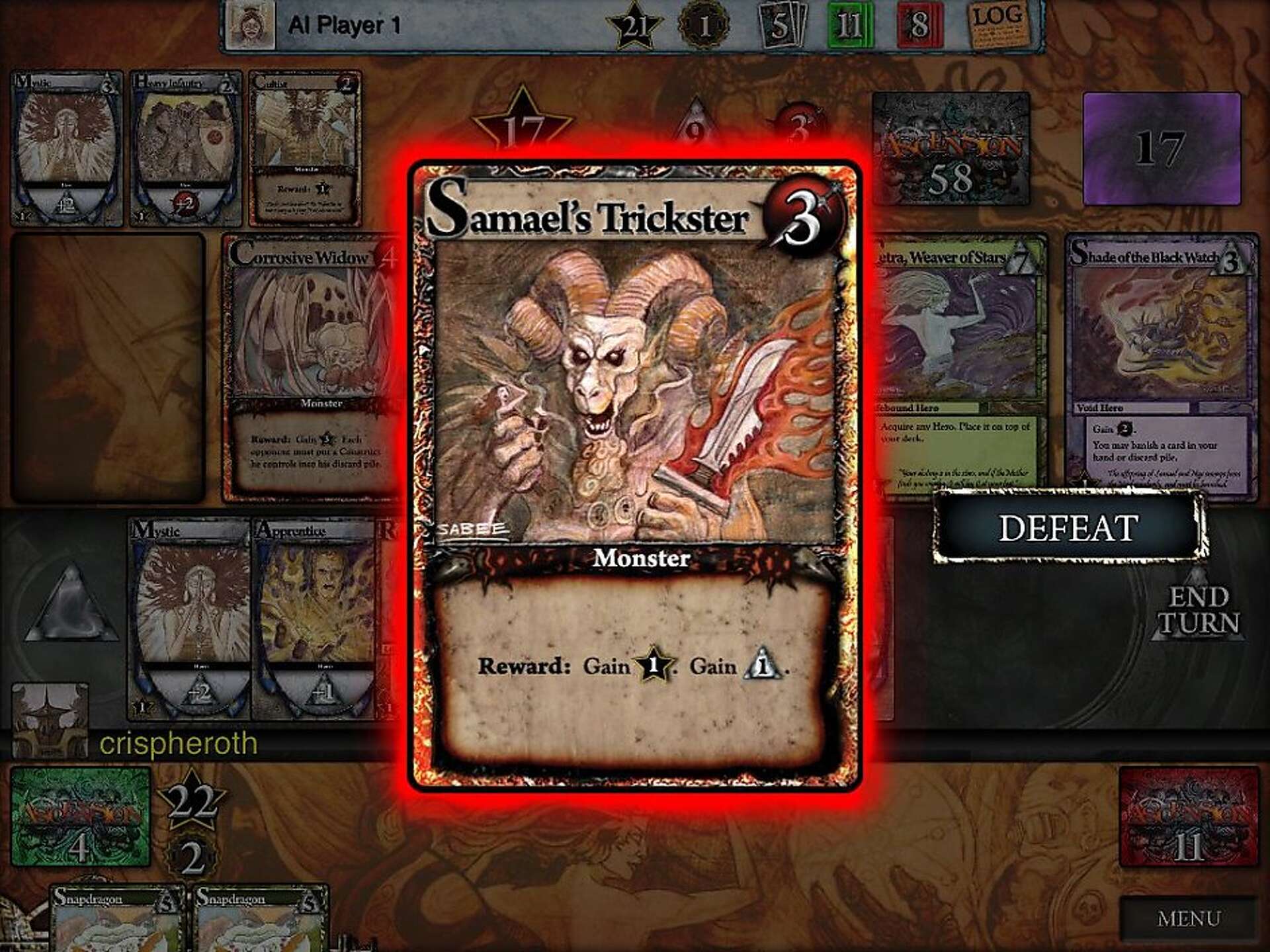Screen dimensions: 1270x952
Task: Open your green deck pile showing 4
Action: pos(81,816)
